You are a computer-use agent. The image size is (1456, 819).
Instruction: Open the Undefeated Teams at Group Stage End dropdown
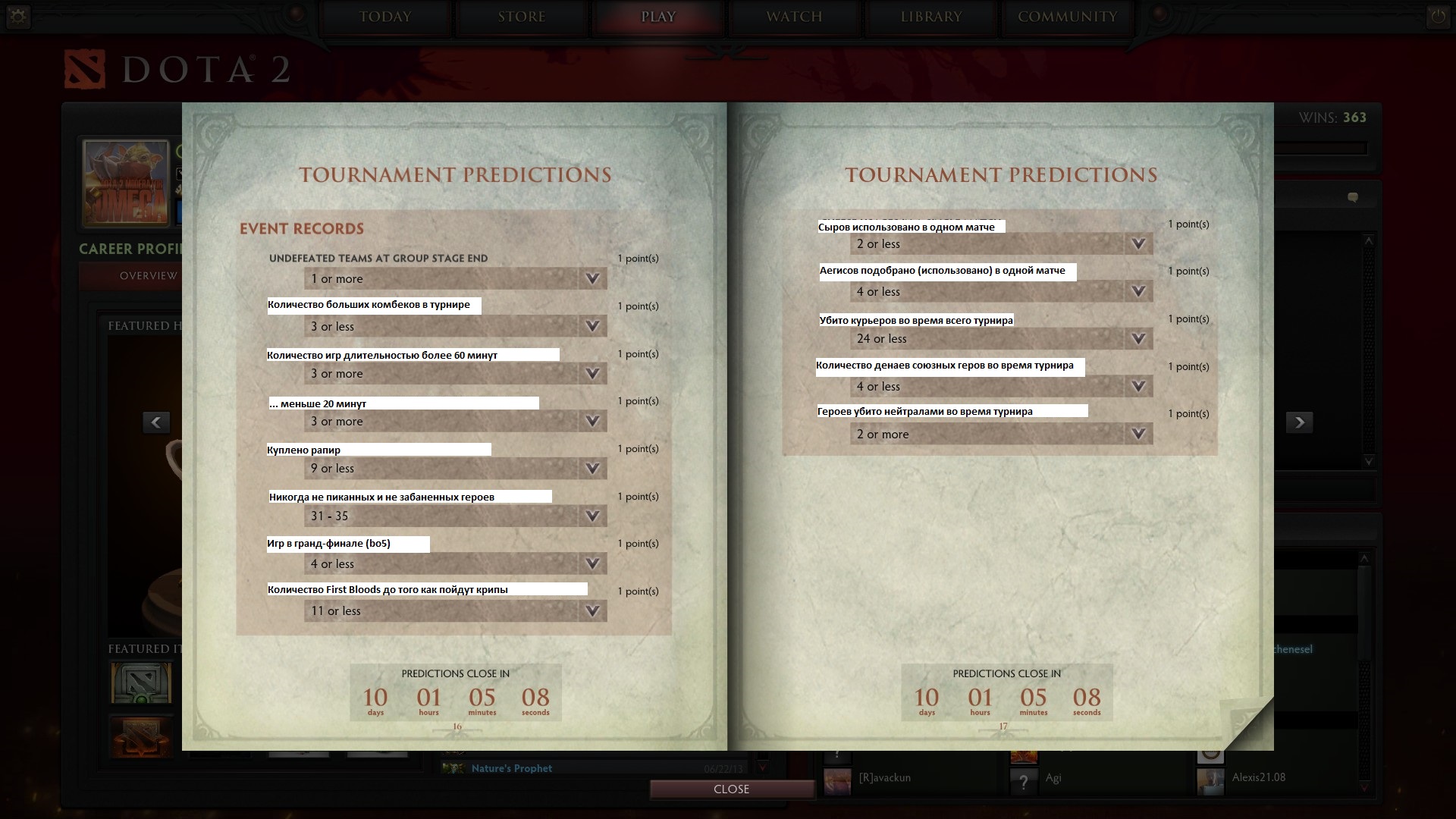pyautogui.click(x=455, y=279)
